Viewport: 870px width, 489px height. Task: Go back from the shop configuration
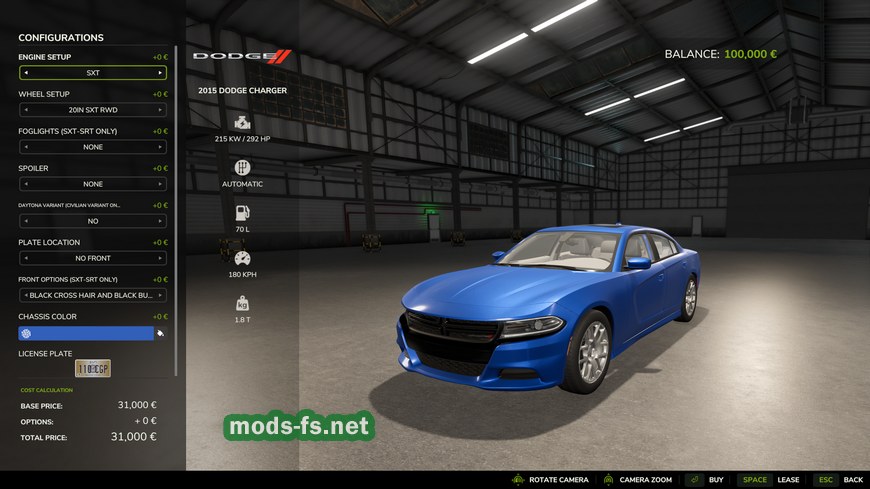838,480
